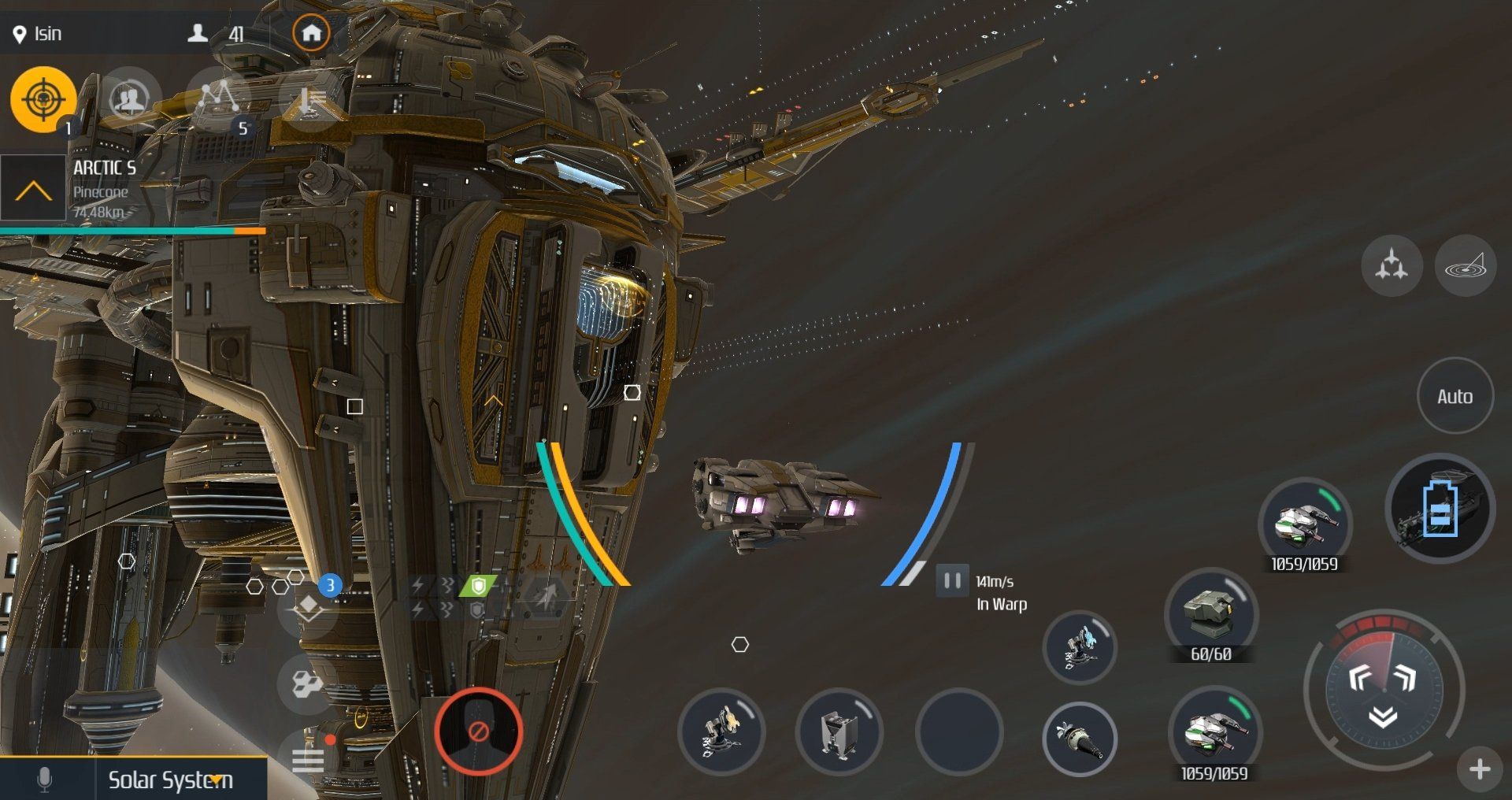1512x800 pixels.
Task: Open the Solar System chat channel
Action: pyautogui.click(x=170, y=780)
